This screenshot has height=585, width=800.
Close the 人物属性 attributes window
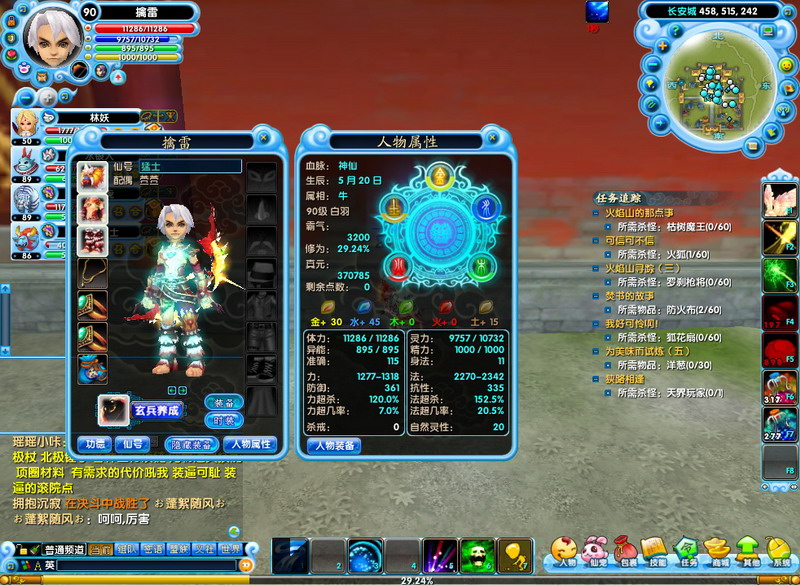click(x=491, y=137)
